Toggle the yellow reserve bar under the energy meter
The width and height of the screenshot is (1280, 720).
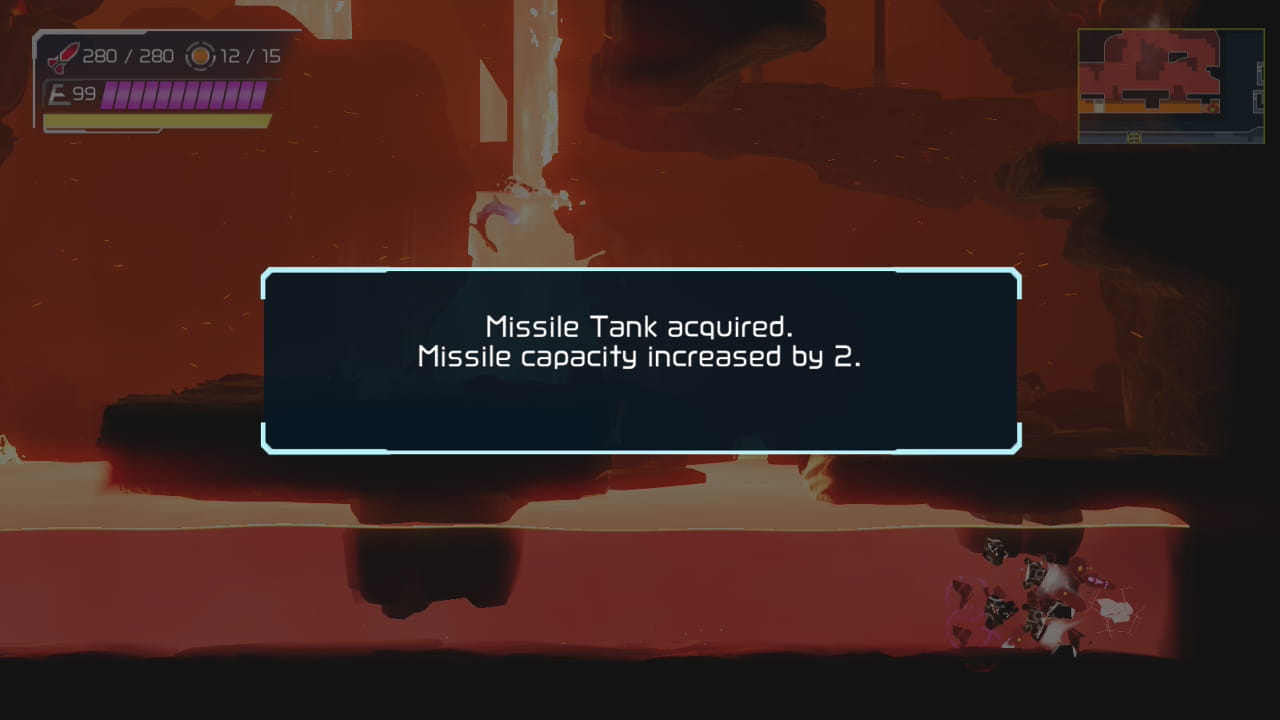pos(156,117)
